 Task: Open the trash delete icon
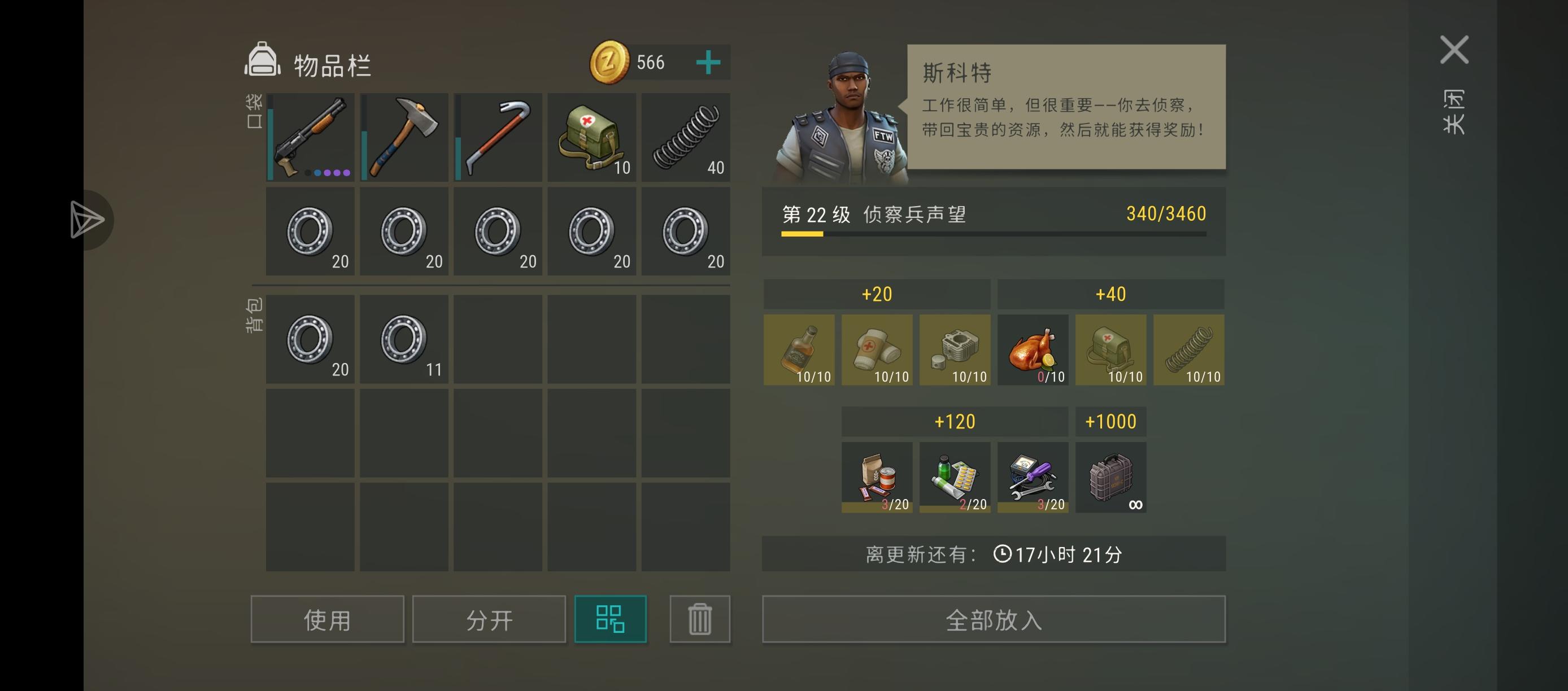tap(699, 619)
